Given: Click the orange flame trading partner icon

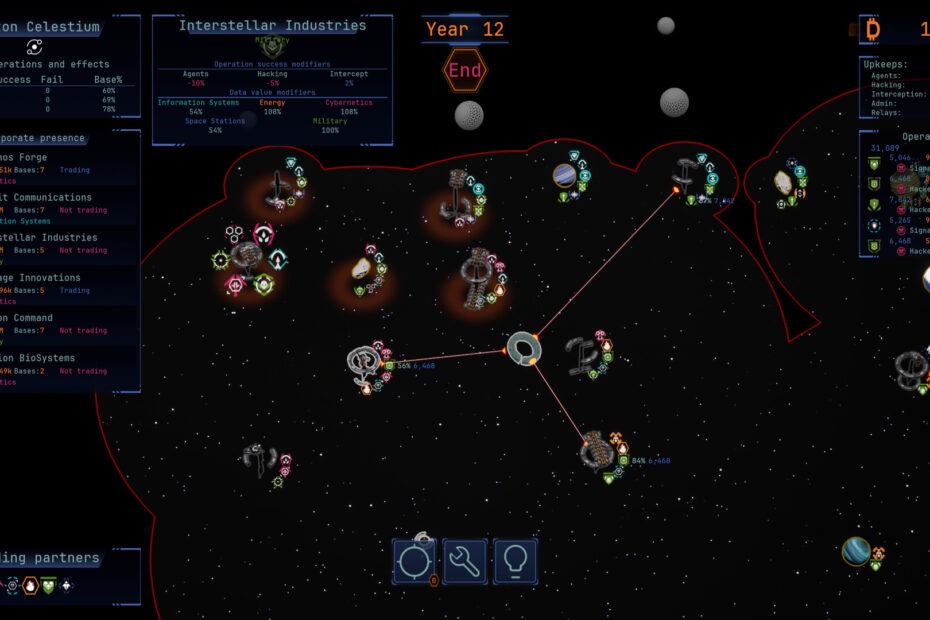Looking at the screenshot, I should [29, 586].
